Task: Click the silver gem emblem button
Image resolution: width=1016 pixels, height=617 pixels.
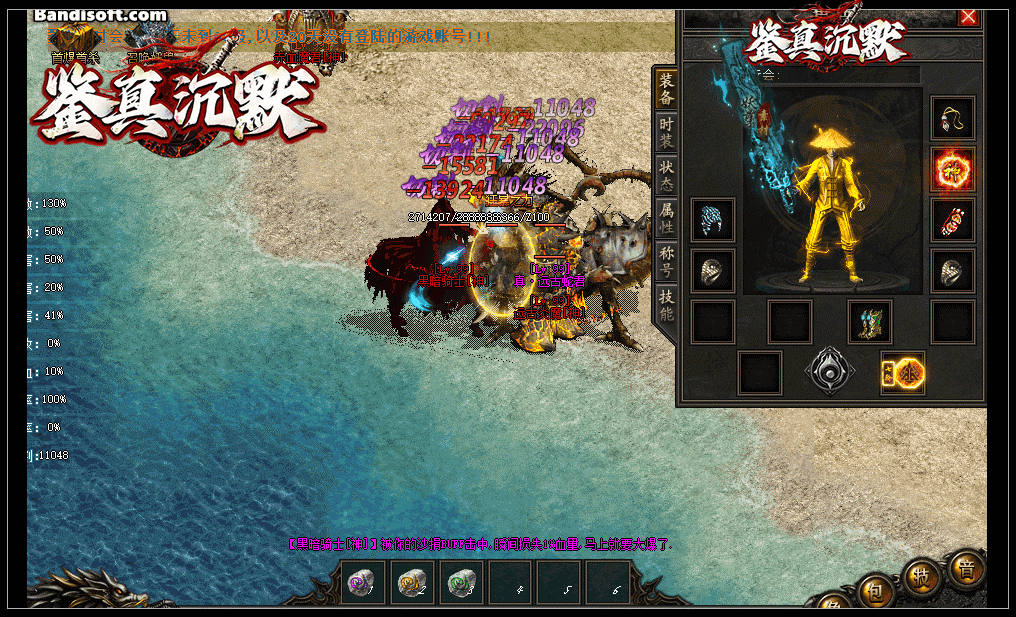Action: pyautogui.click(x=830, y=372)
